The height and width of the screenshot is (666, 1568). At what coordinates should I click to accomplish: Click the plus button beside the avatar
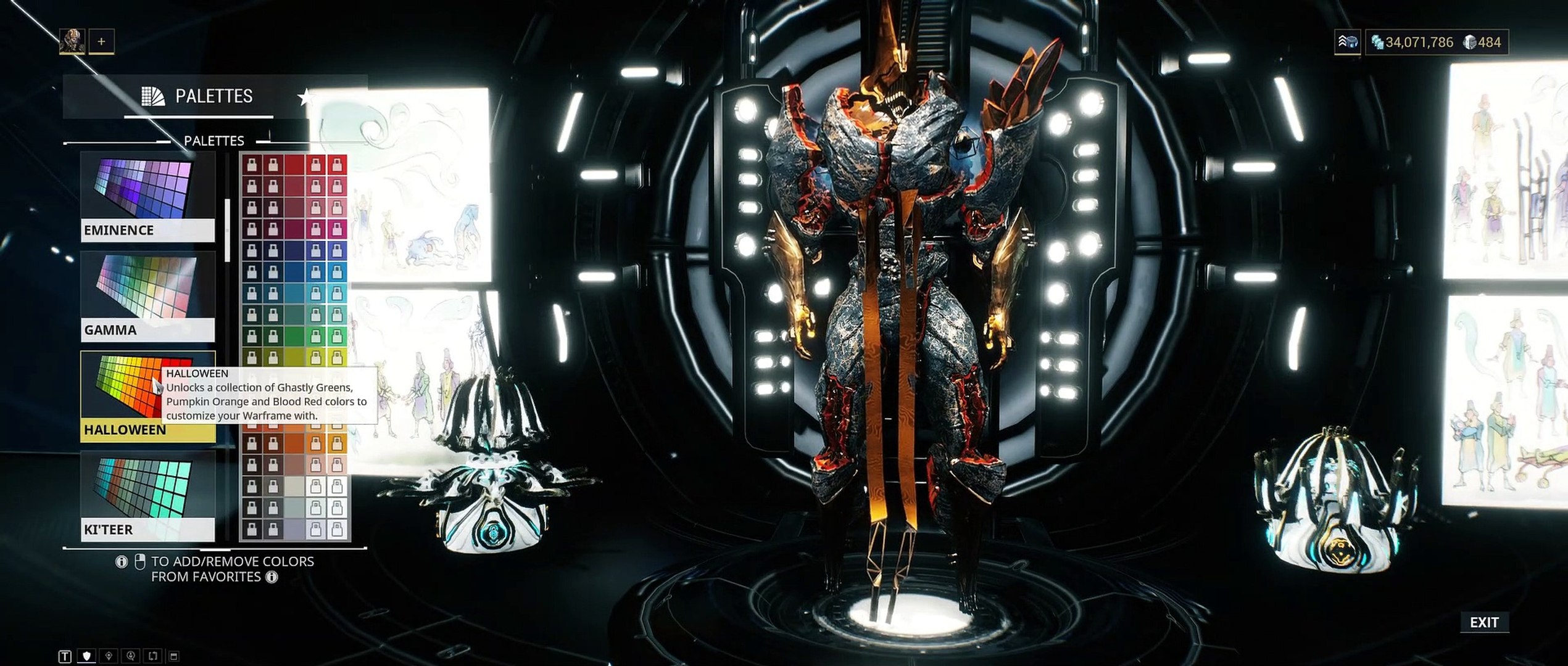pos(101,41)
